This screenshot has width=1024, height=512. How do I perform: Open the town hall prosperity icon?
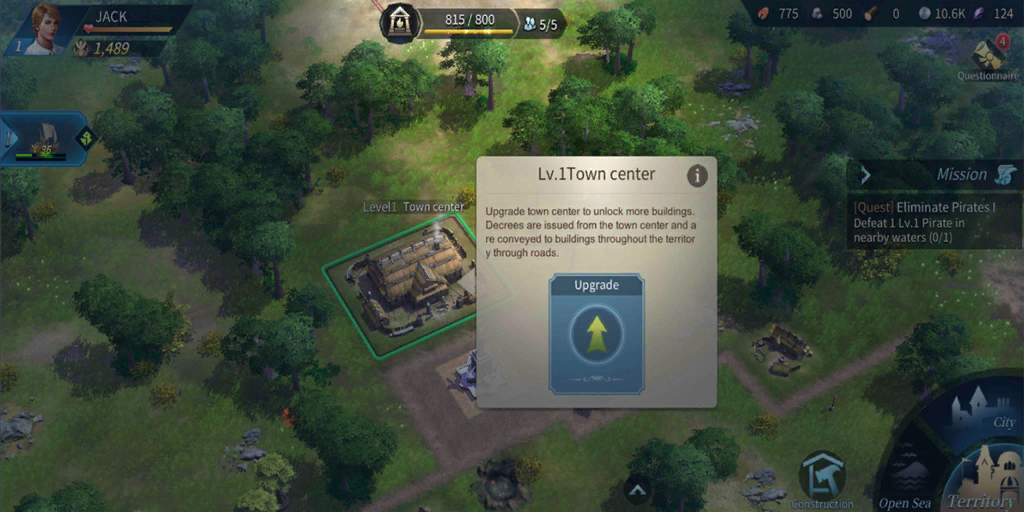tap(400, 21)
